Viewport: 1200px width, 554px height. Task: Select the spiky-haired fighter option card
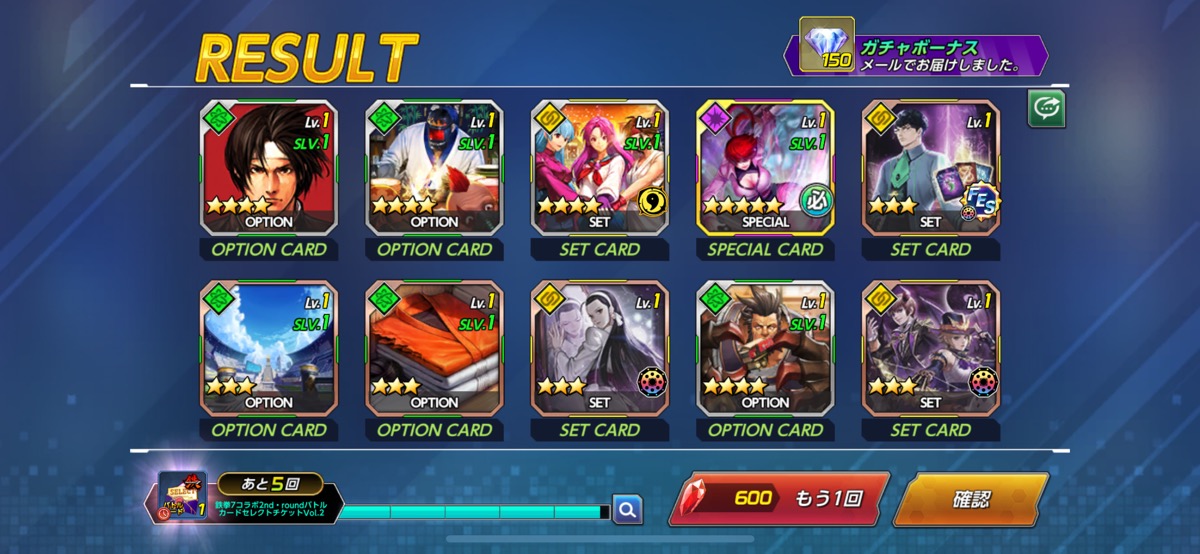click(x=765, y=348)
